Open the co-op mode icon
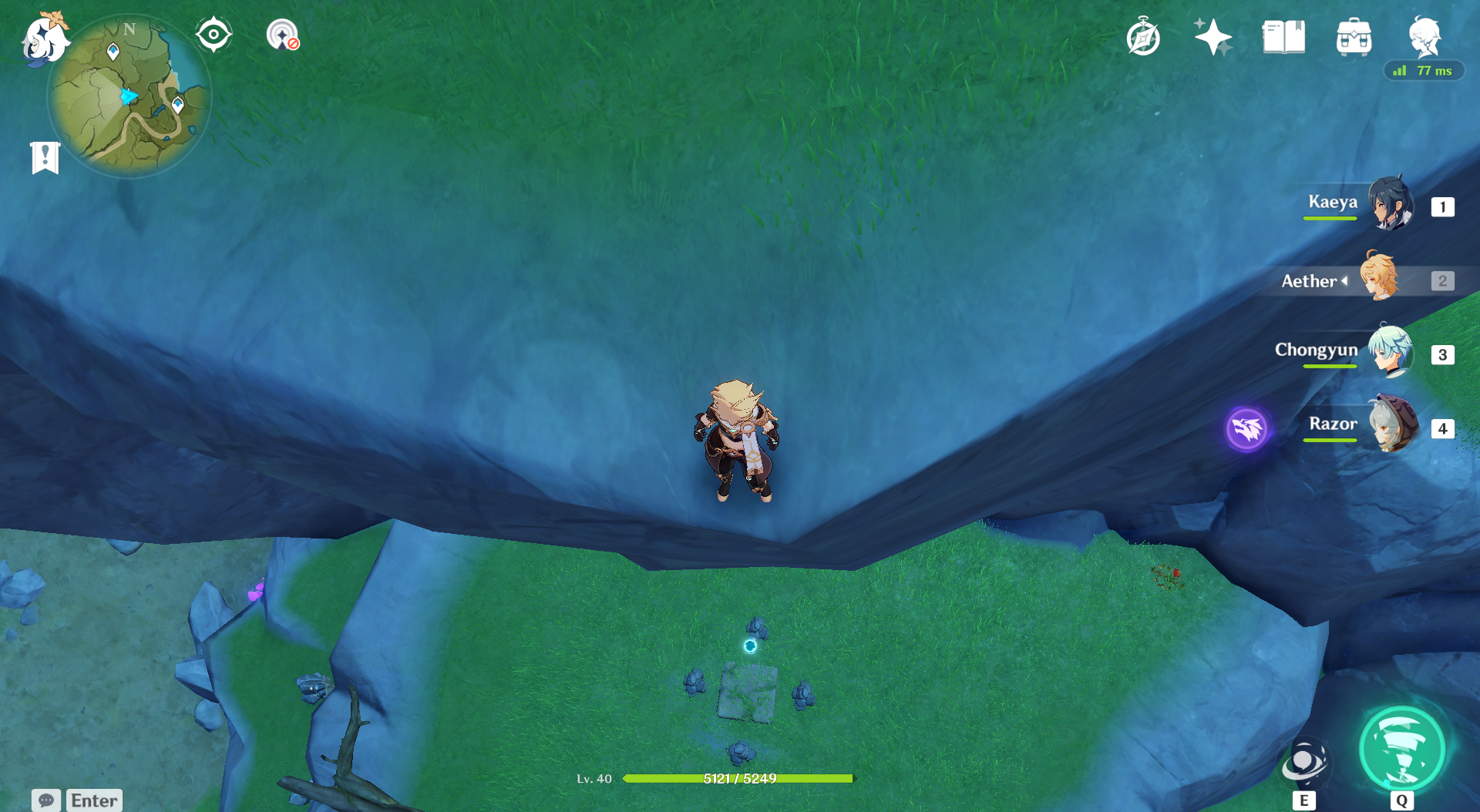Screen dimensions: 1480x812 [x=282, y=35]
